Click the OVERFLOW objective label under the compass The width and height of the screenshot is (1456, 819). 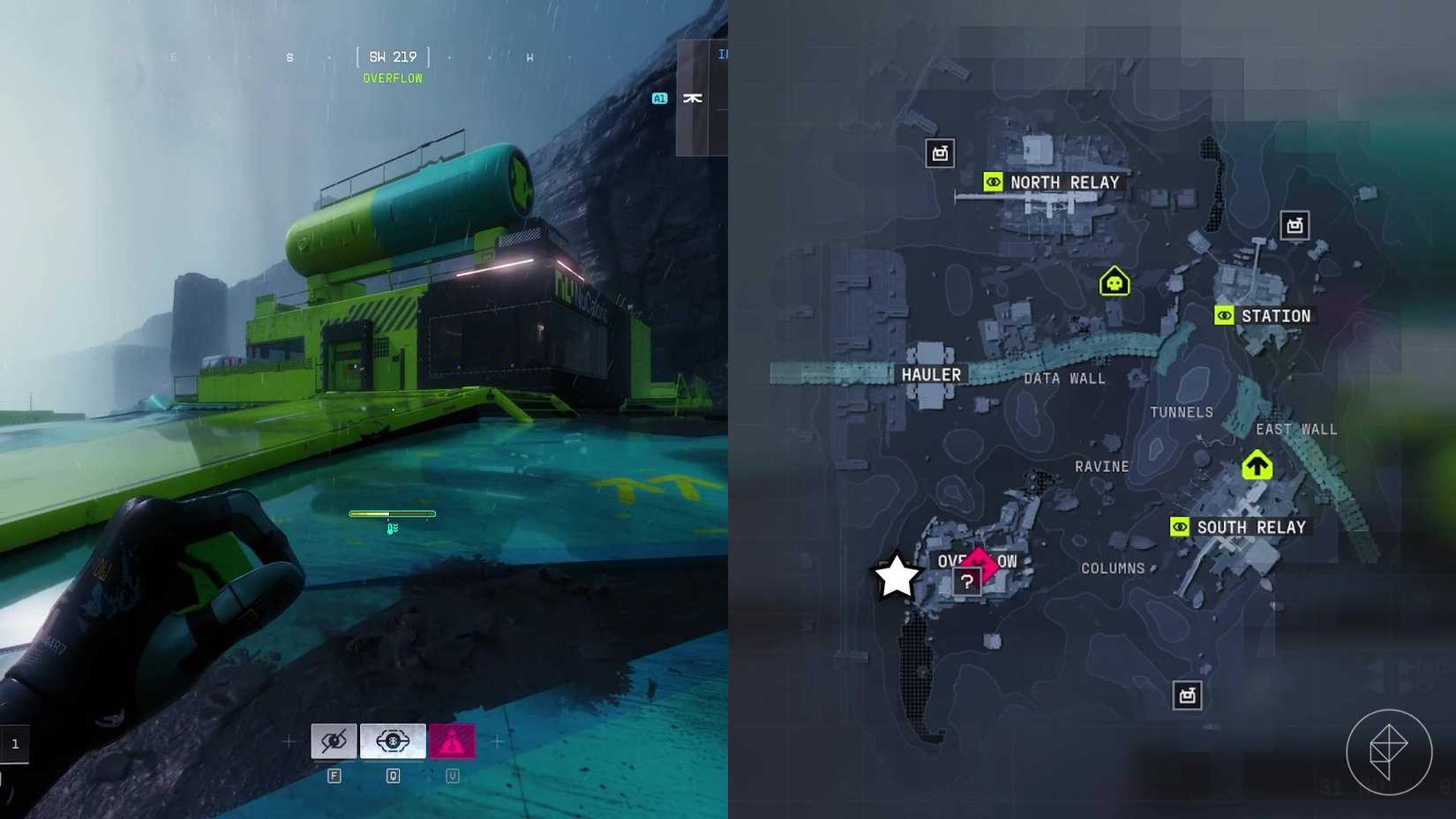(x=392, y=78)
